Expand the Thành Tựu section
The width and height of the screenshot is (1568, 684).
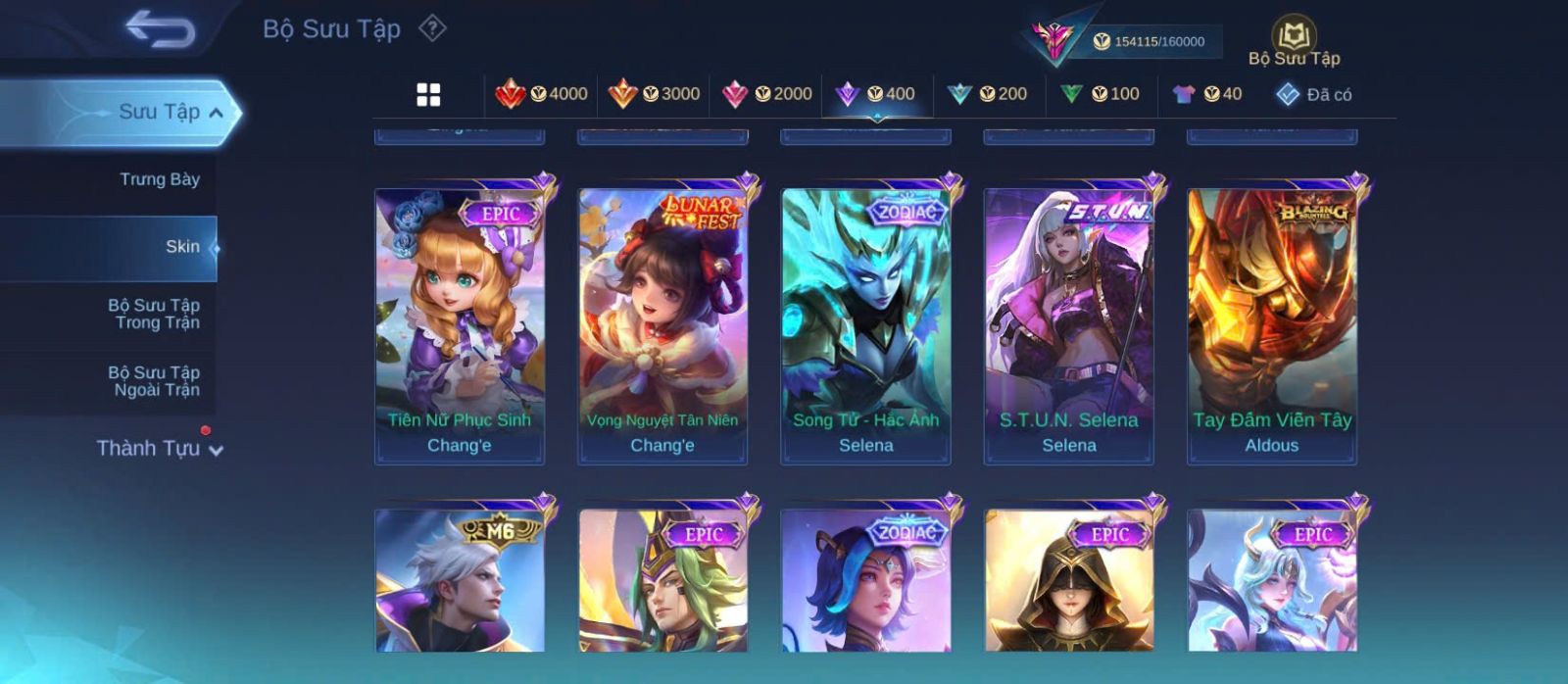(159, 449)
